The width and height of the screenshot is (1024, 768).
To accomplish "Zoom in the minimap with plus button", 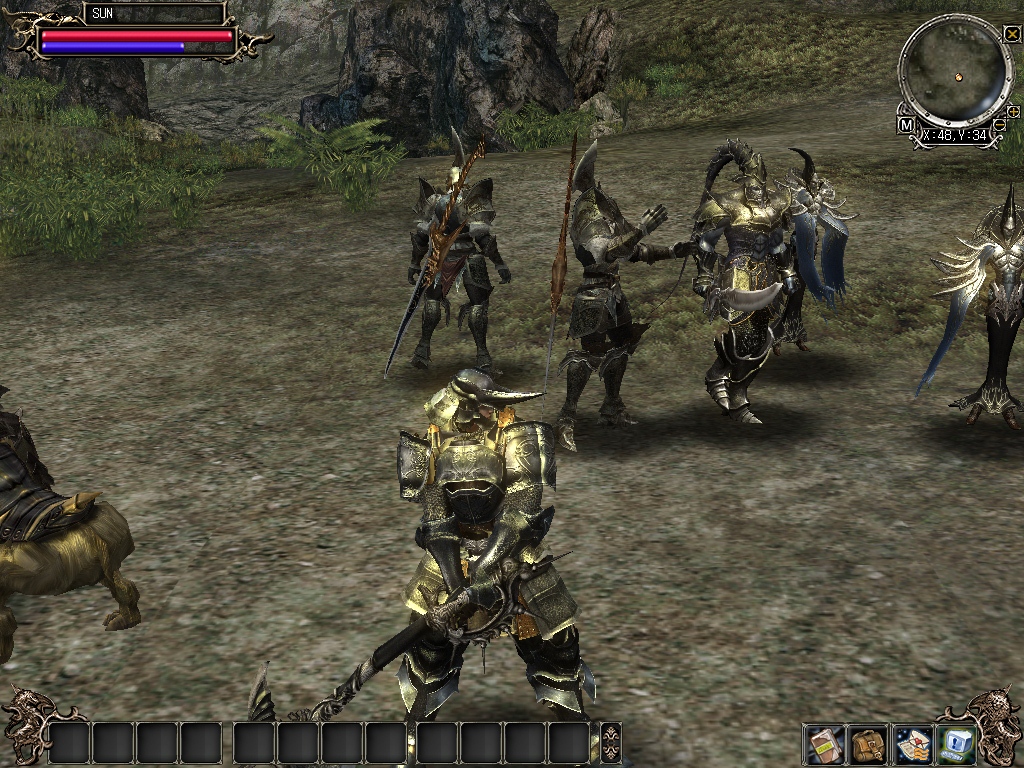I will coord(1013,111).
